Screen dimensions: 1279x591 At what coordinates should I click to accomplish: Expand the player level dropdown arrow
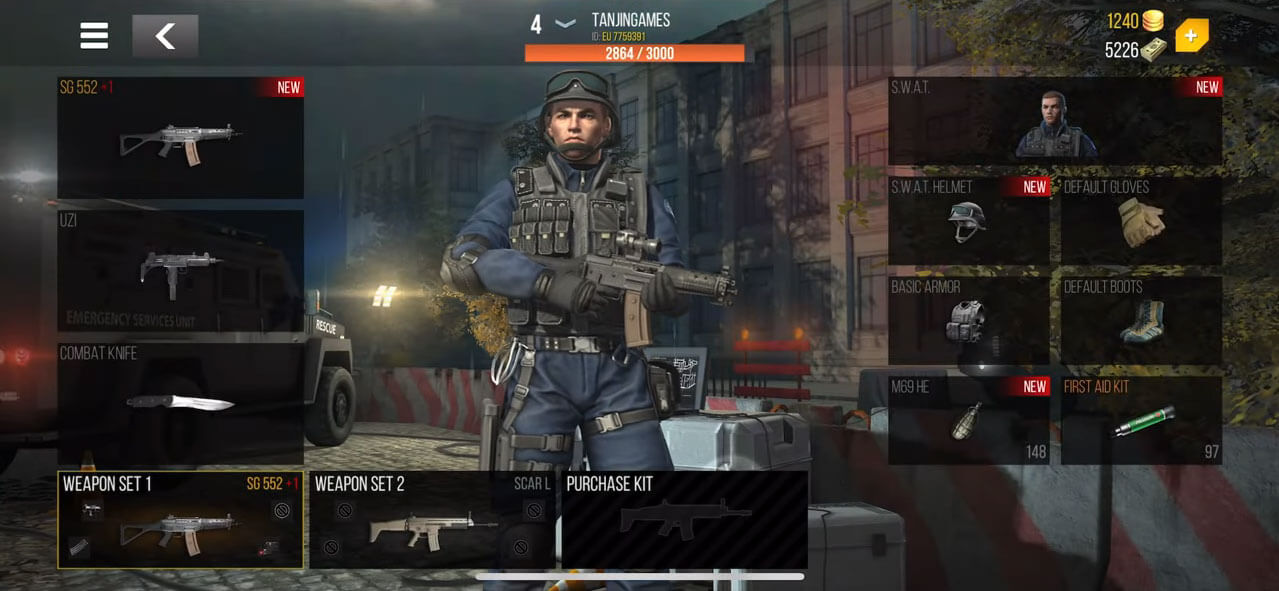pos(565,24)
